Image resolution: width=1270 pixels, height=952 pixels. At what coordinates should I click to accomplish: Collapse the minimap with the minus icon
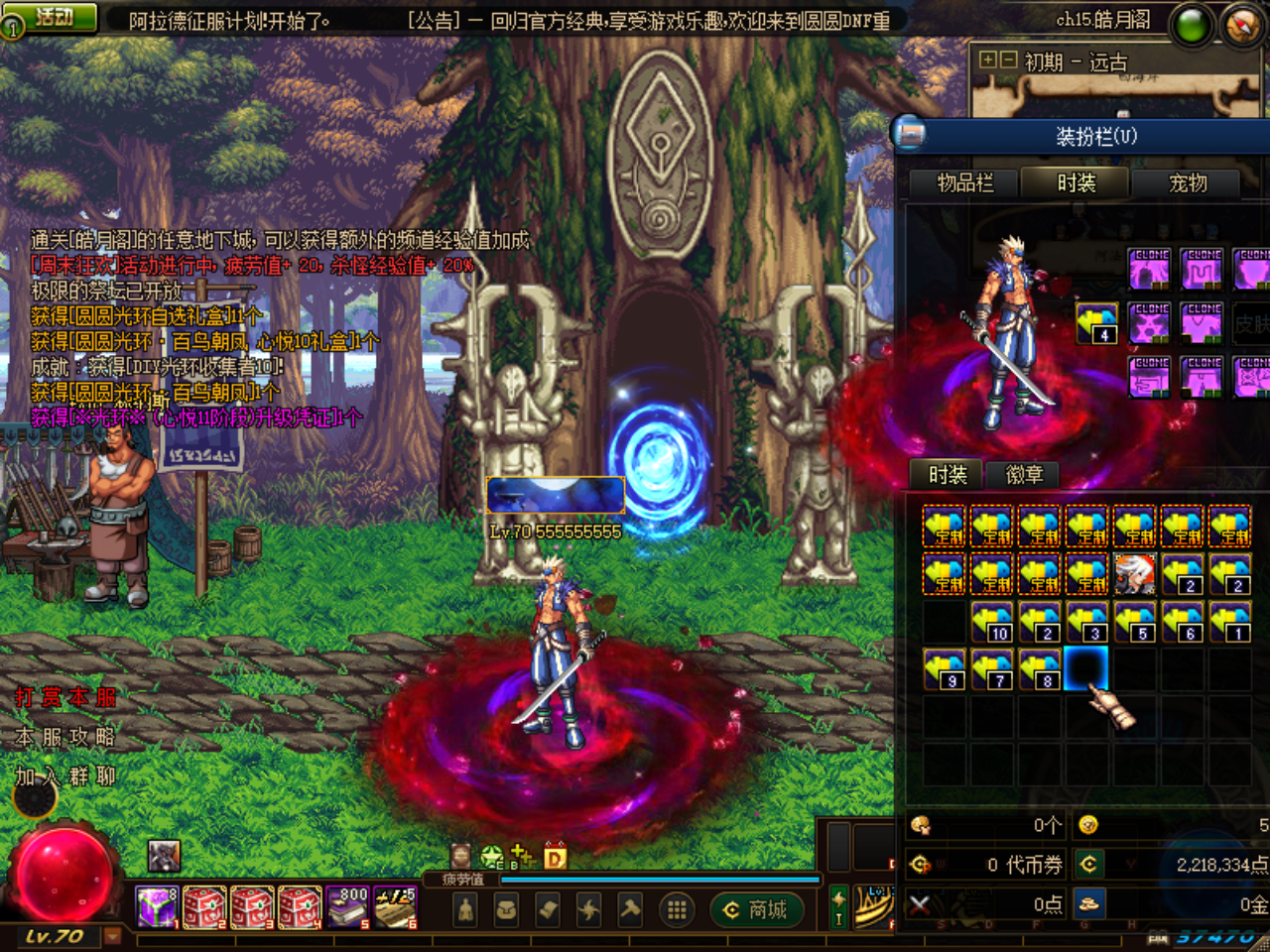click(1008, 59)
